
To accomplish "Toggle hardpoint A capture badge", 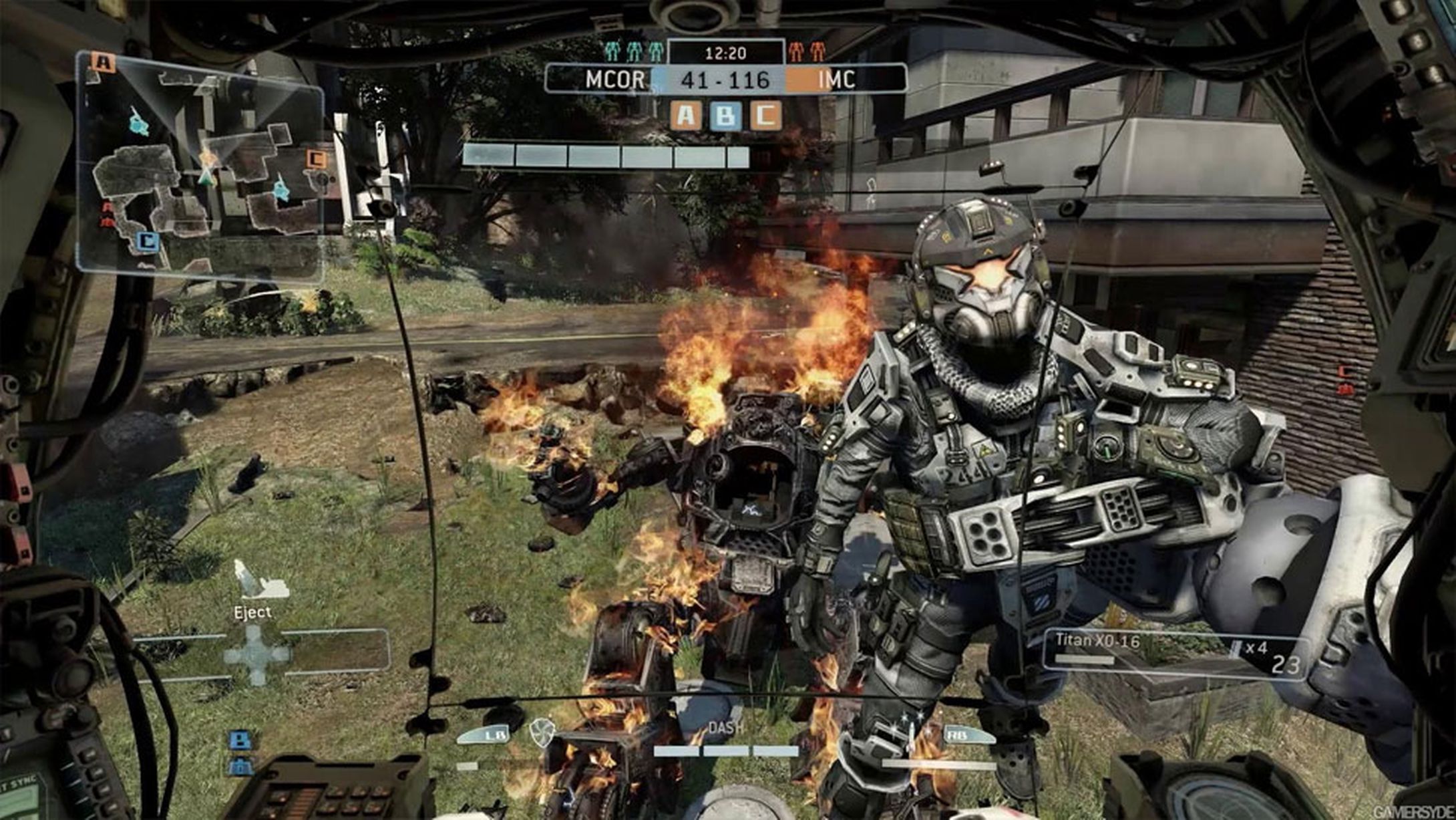I will pos(685,115).
